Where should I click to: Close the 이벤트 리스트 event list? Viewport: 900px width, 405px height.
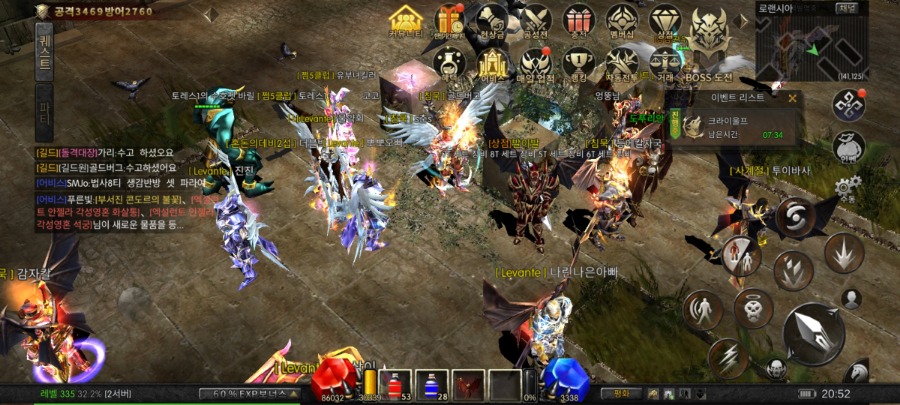click(793, 98)
